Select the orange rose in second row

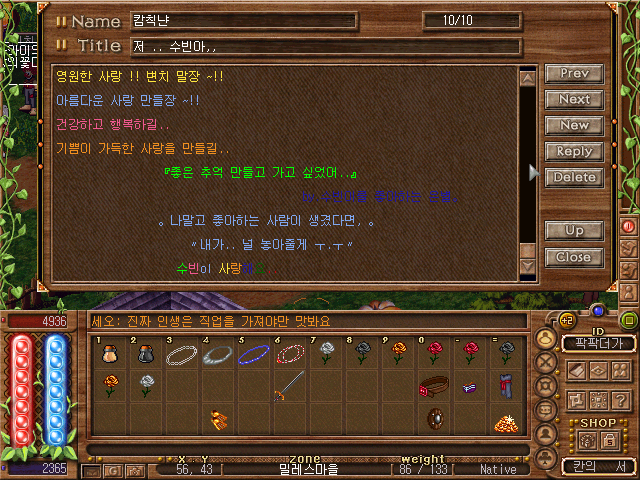(110, 384)
